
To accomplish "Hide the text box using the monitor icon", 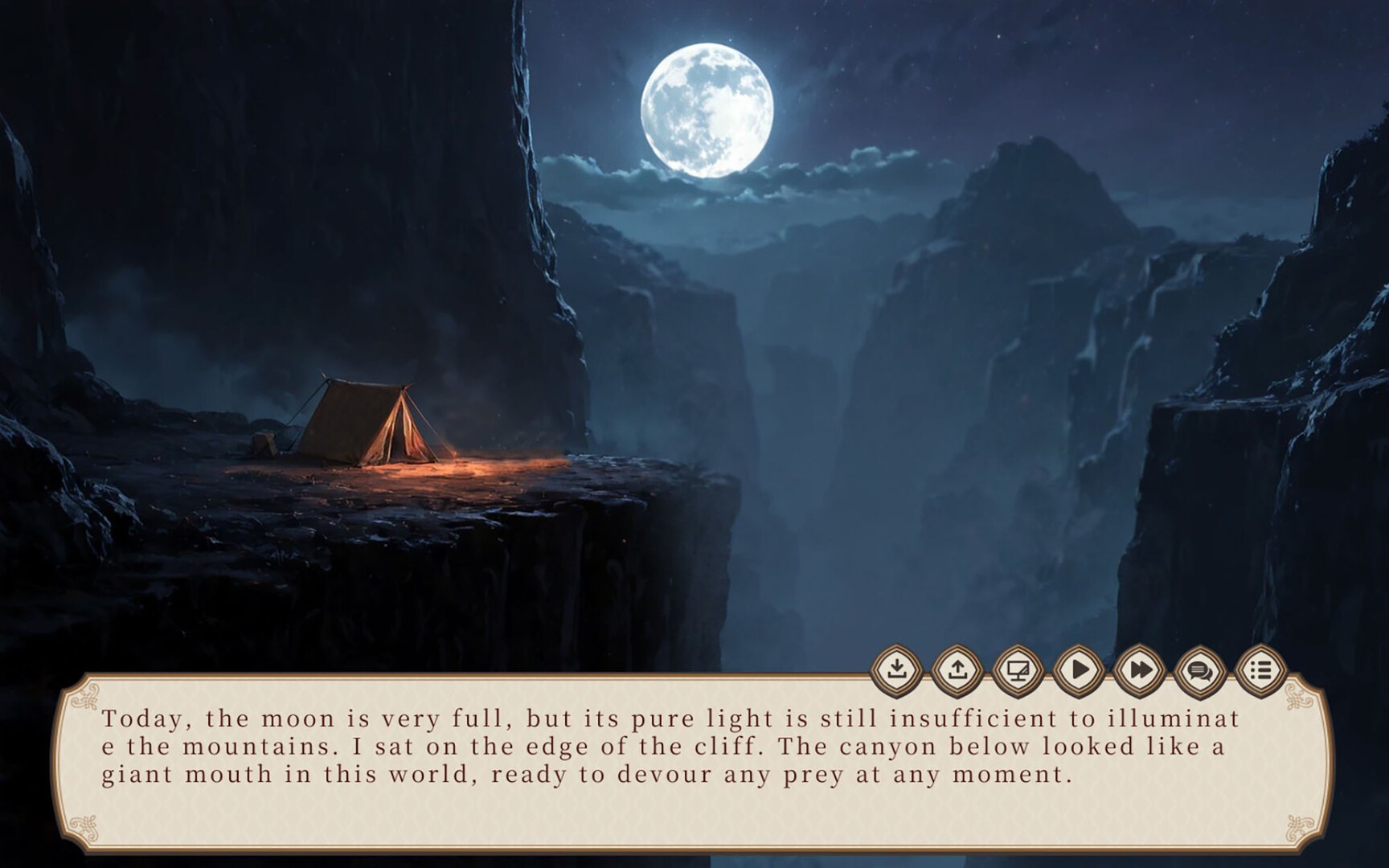I will click(x=1018, y=669).
